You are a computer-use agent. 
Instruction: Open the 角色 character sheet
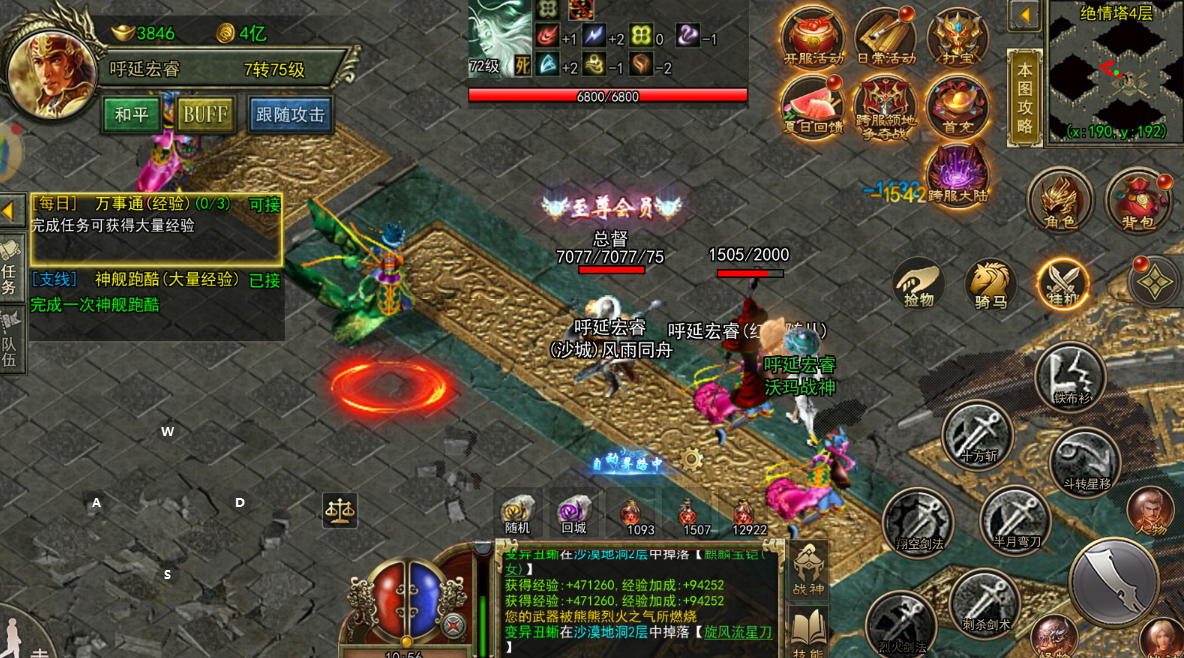(1059, 201)
